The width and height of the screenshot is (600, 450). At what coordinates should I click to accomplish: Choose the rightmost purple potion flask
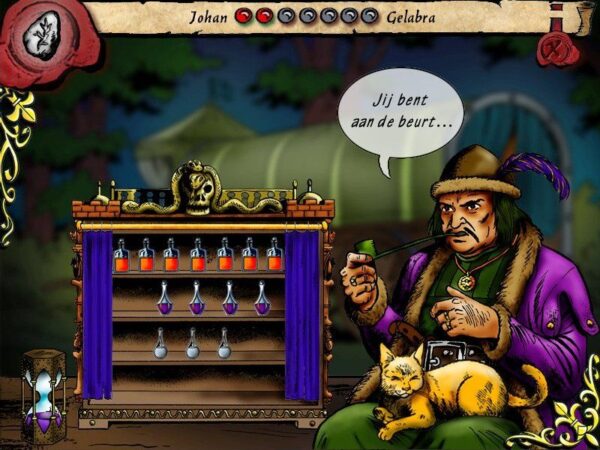click(x=262, y=299)
